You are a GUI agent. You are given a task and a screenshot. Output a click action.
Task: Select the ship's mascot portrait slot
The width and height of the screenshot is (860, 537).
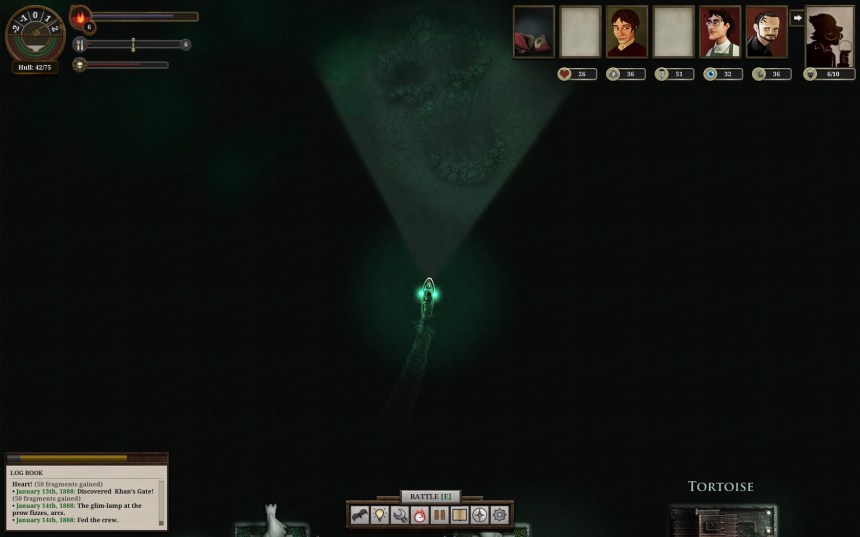pyautogui.click(x=534, y=32)
